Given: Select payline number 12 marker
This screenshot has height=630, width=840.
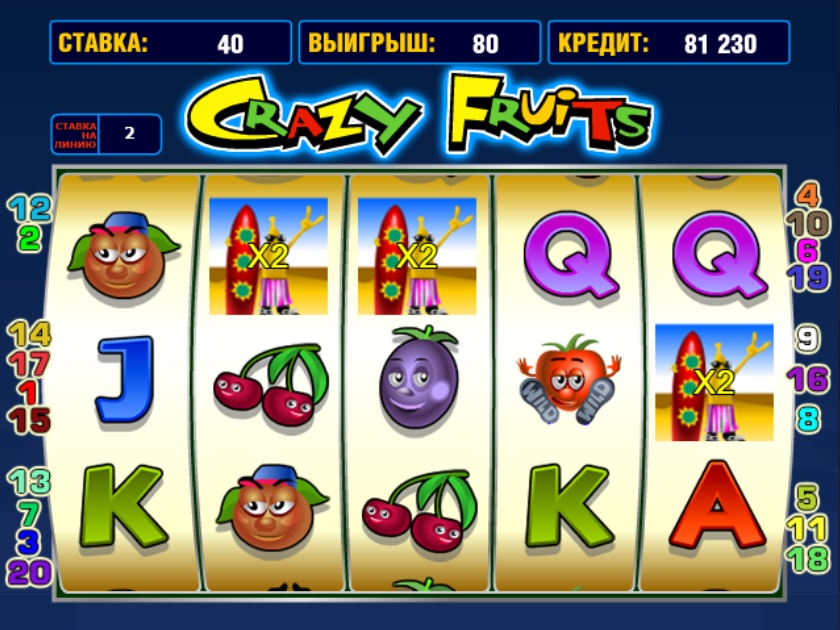Looking at the screenshot, I should 29,209.
